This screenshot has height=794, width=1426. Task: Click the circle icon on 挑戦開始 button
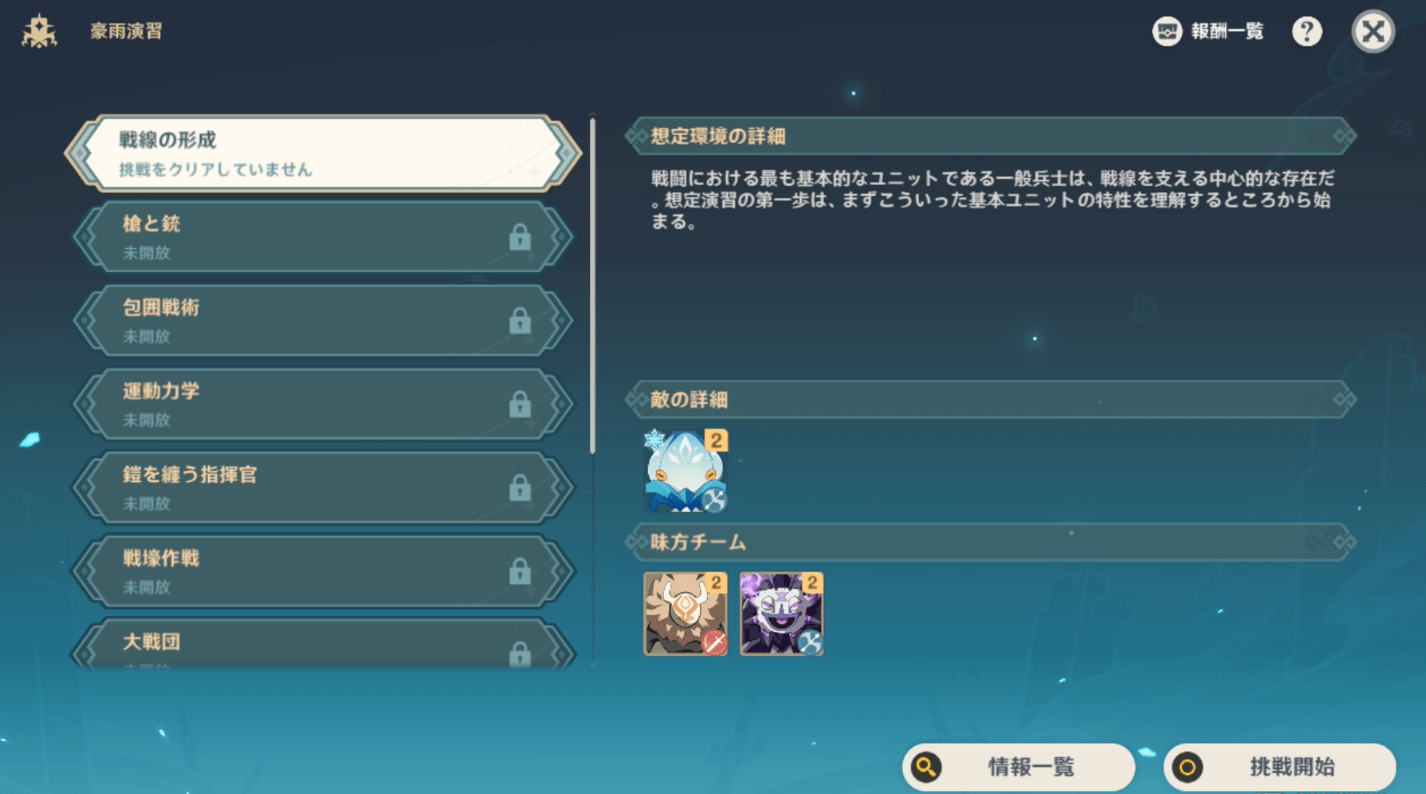tap(1189, 767)
